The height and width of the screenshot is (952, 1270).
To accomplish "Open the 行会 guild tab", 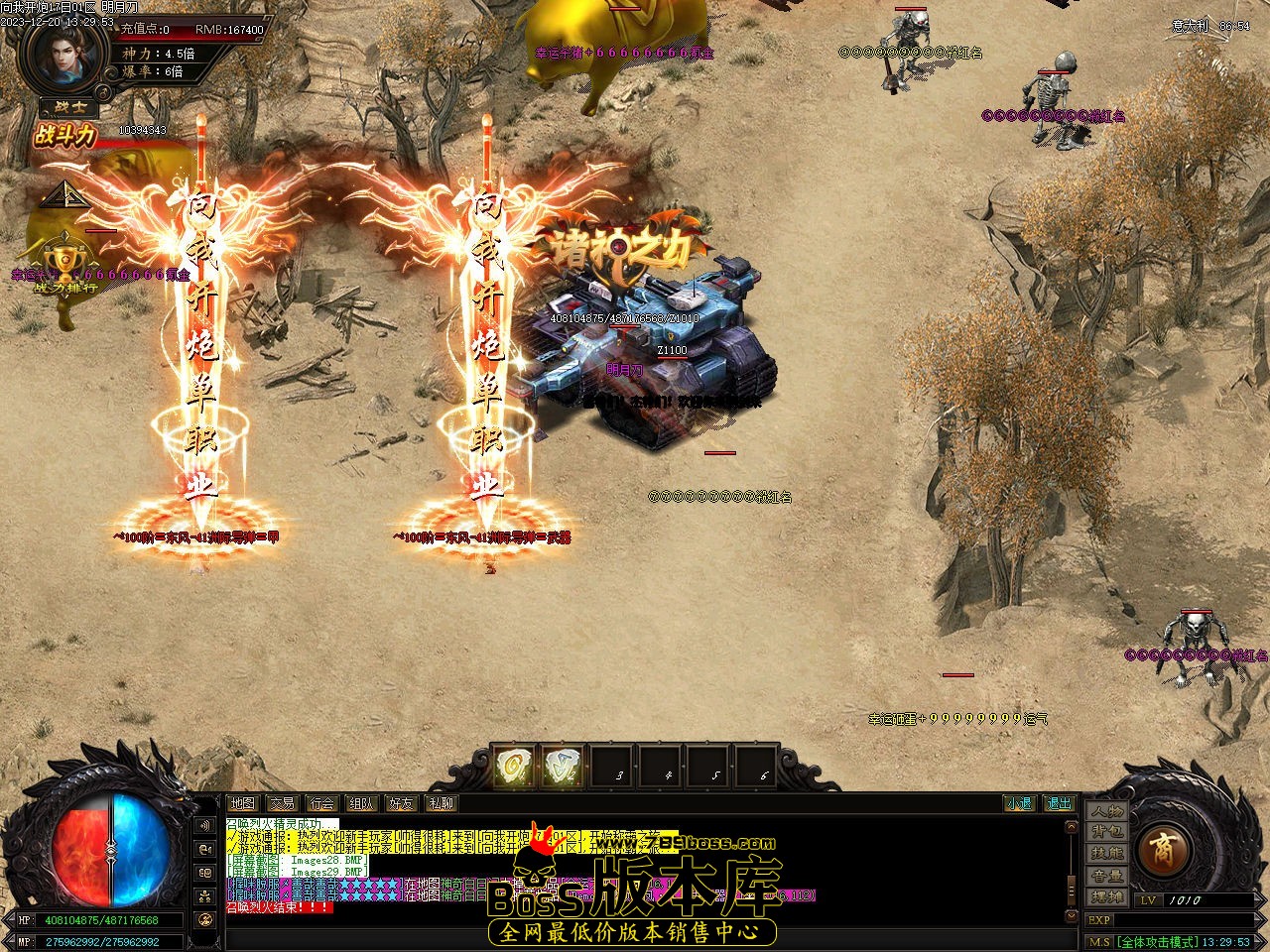I will [321, 803].
